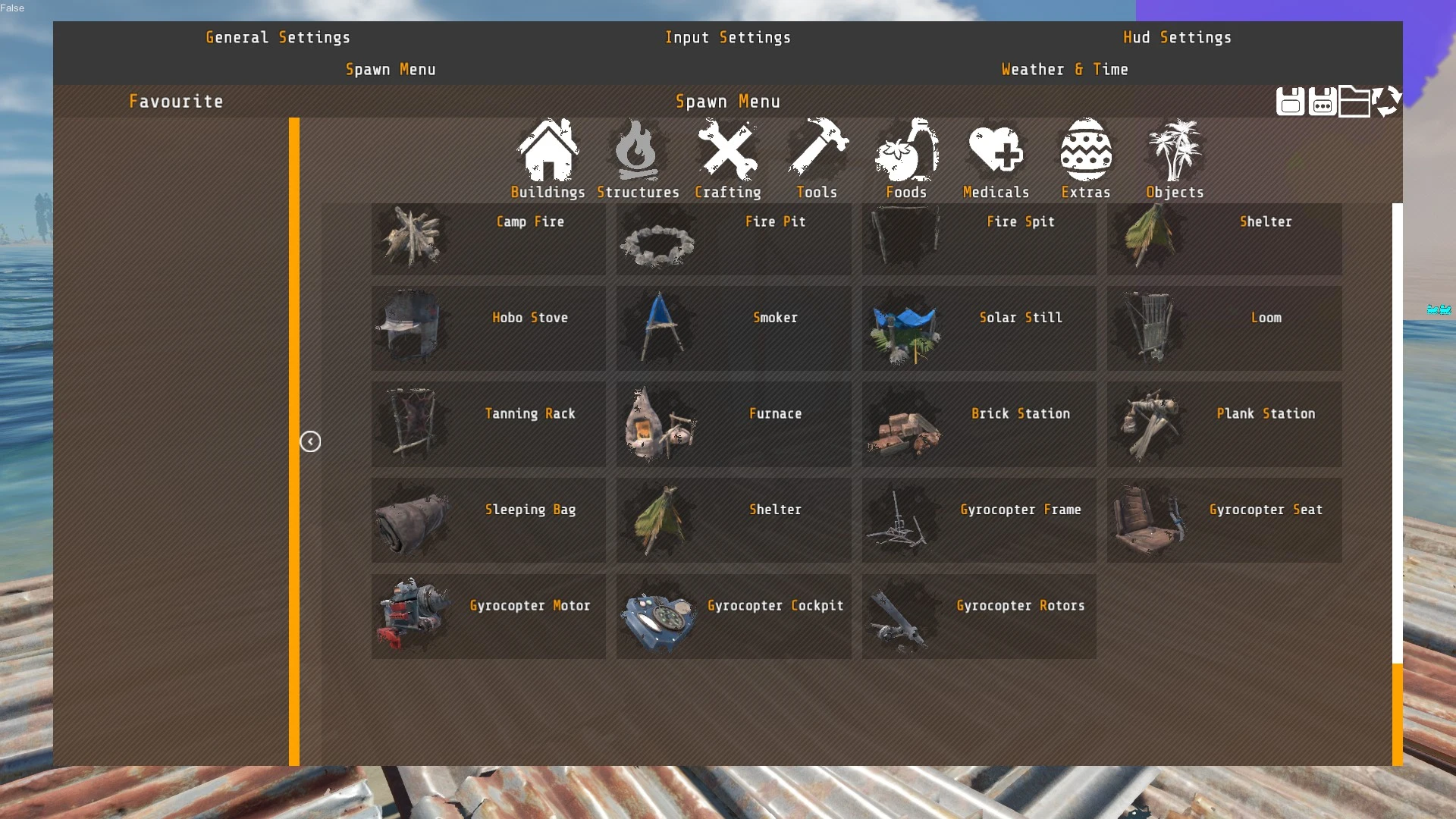Open General Settings

click(x=278, y=37)
